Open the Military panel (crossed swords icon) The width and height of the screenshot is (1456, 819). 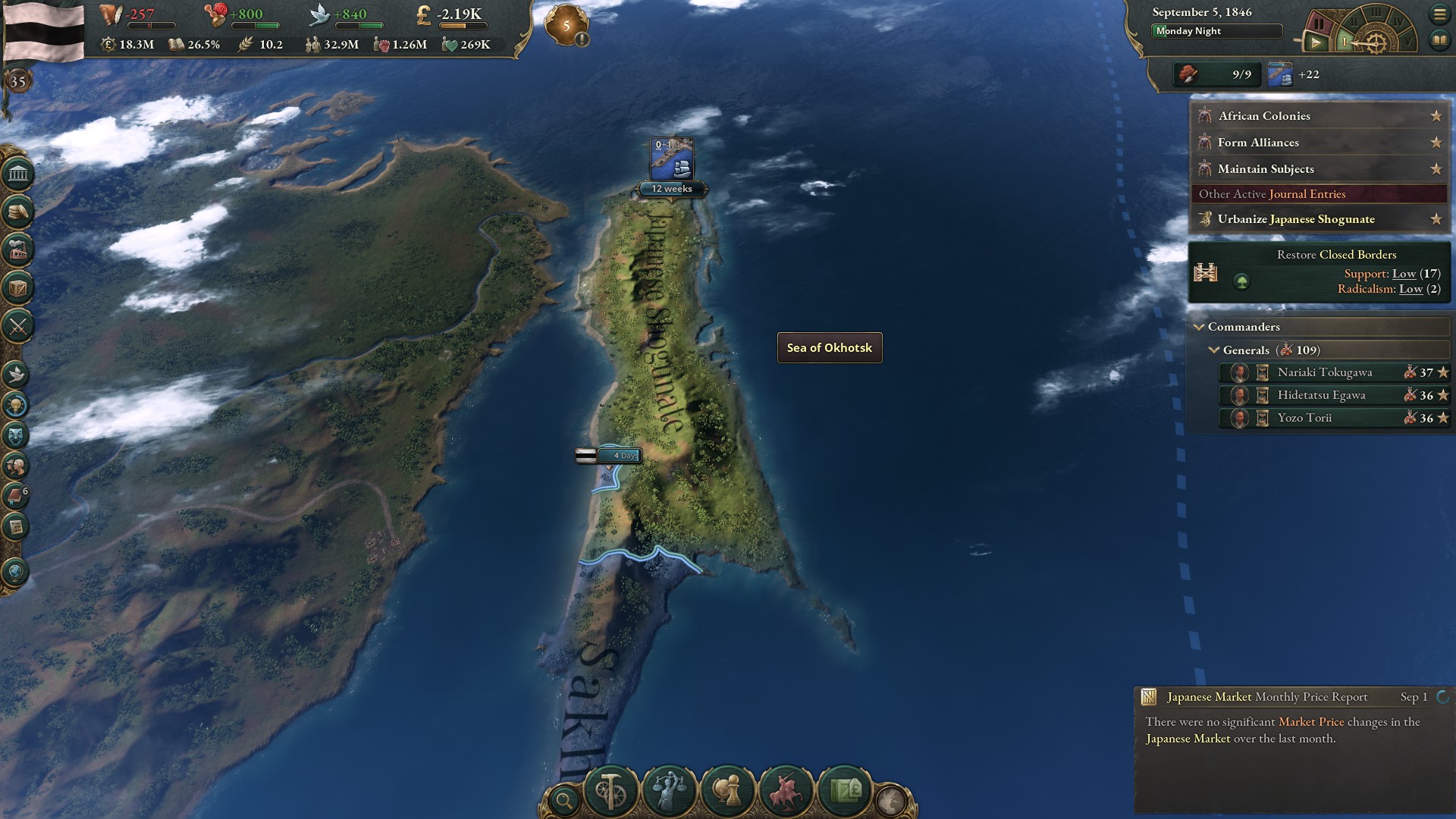pos(19,327)
